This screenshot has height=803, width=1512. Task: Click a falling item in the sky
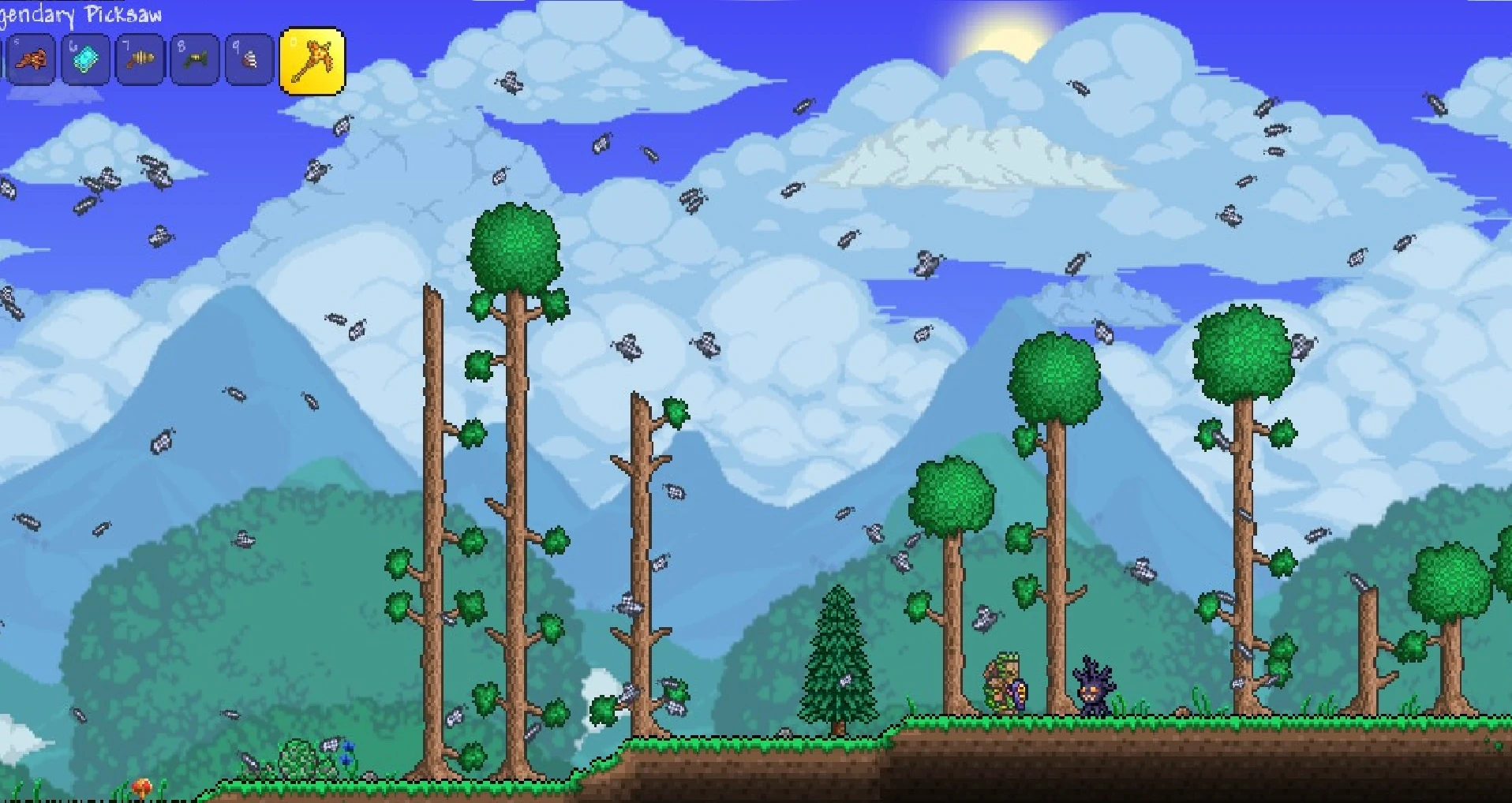(511, 83)
